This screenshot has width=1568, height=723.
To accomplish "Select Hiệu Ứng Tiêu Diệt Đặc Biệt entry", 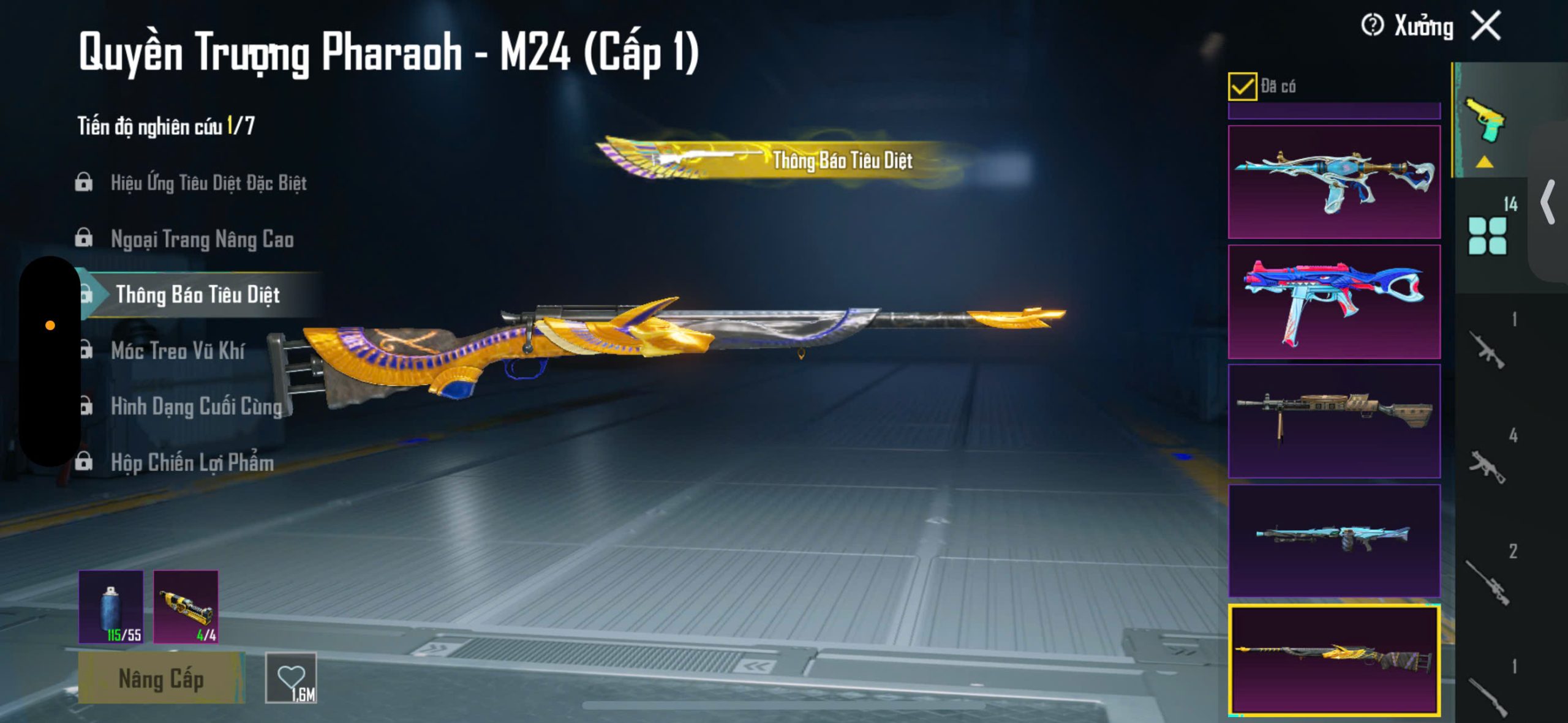I will click(208, 182).
